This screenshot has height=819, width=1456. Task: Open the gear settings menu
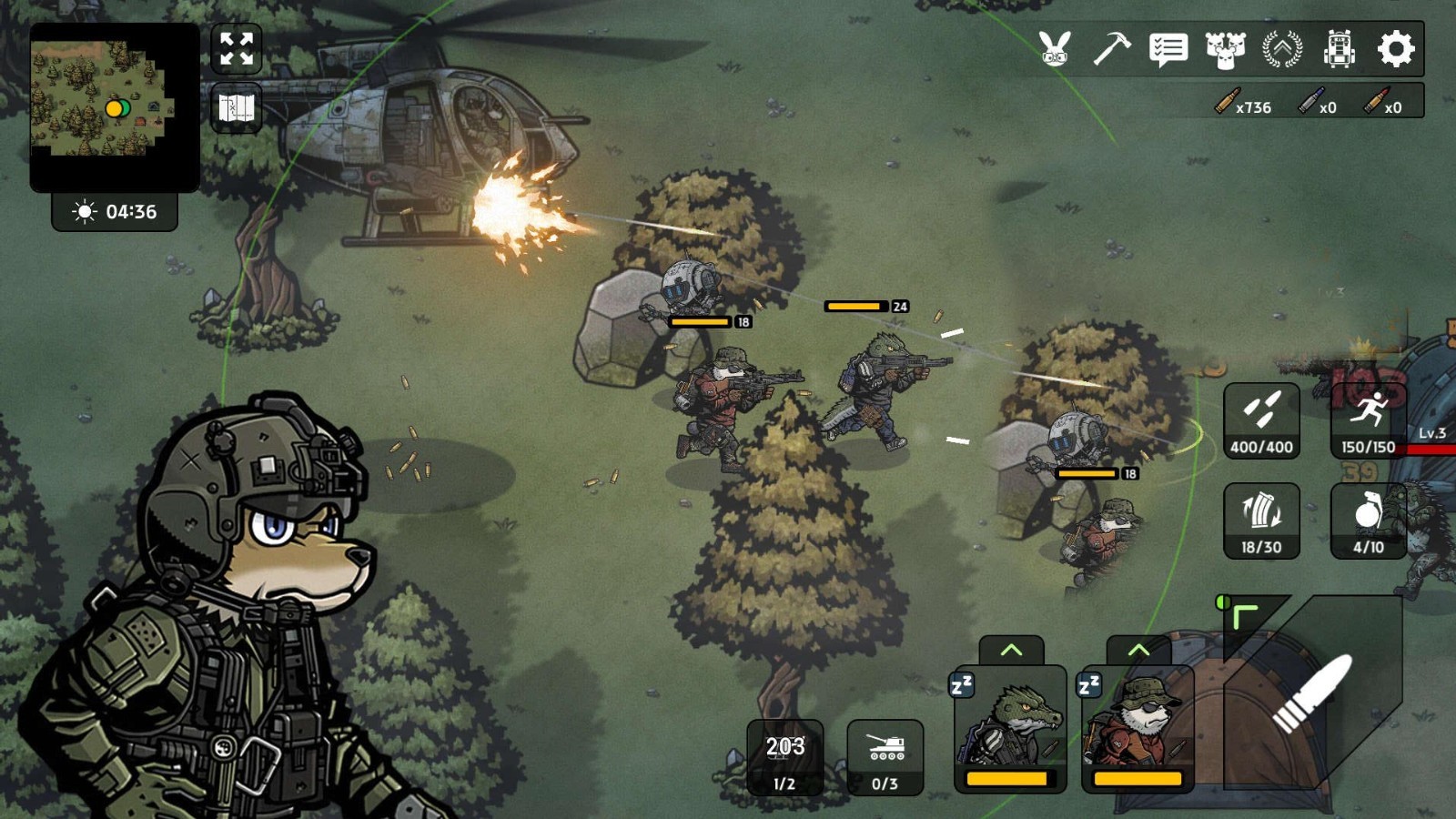tap(1396, 48)
